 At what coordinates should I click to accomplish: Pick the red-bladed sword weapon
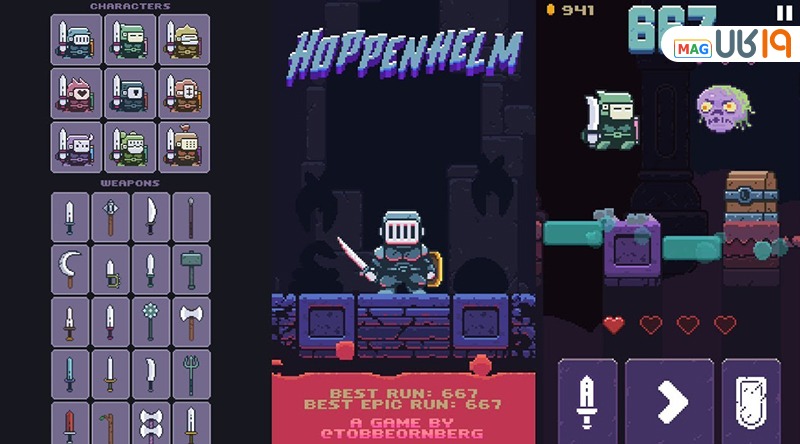[70, 424]
